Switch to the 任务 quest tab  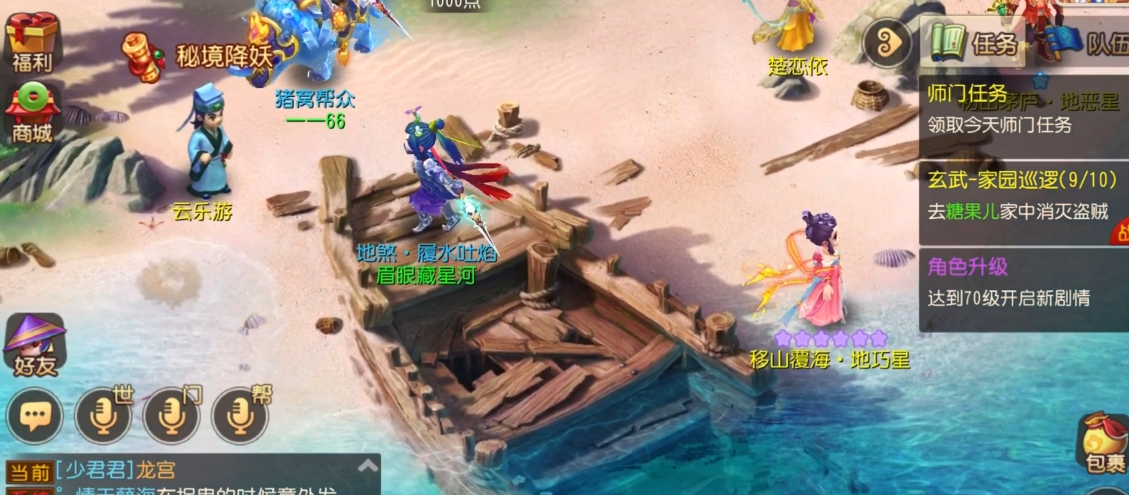[975, 44]
